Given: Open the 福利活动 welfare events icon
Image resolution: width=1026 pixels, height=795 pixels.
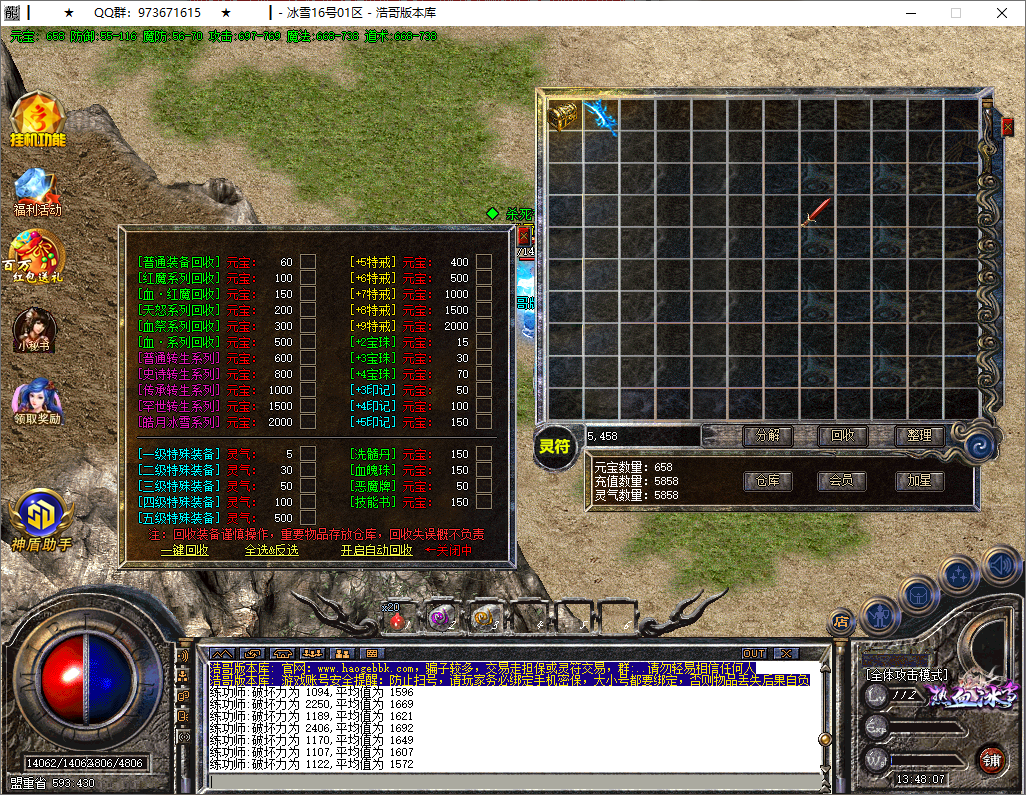Looking at the screenshot, I should click(37, 190).
